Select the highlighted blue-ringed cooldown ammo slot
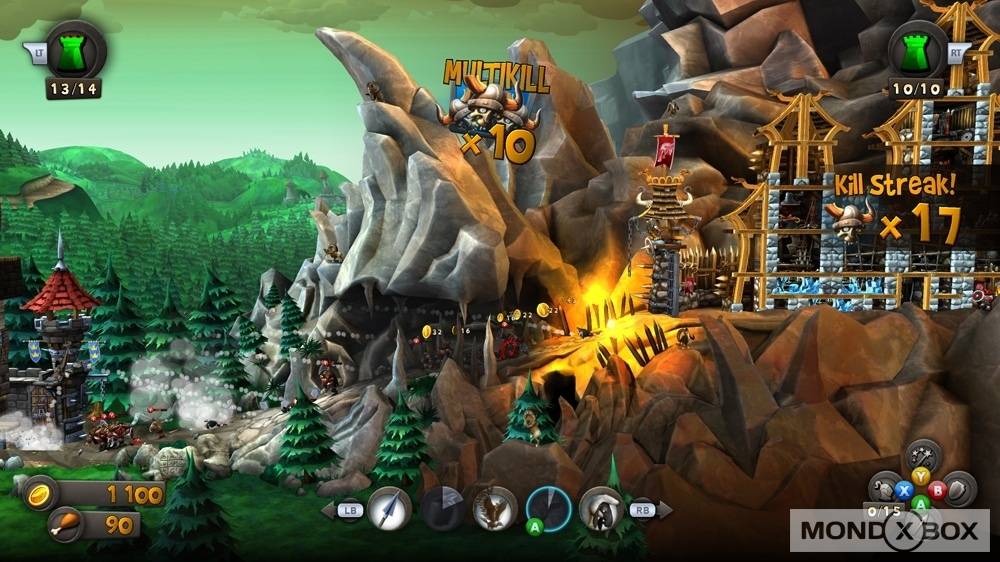The image size is (1000, 562). coord(548,508)
